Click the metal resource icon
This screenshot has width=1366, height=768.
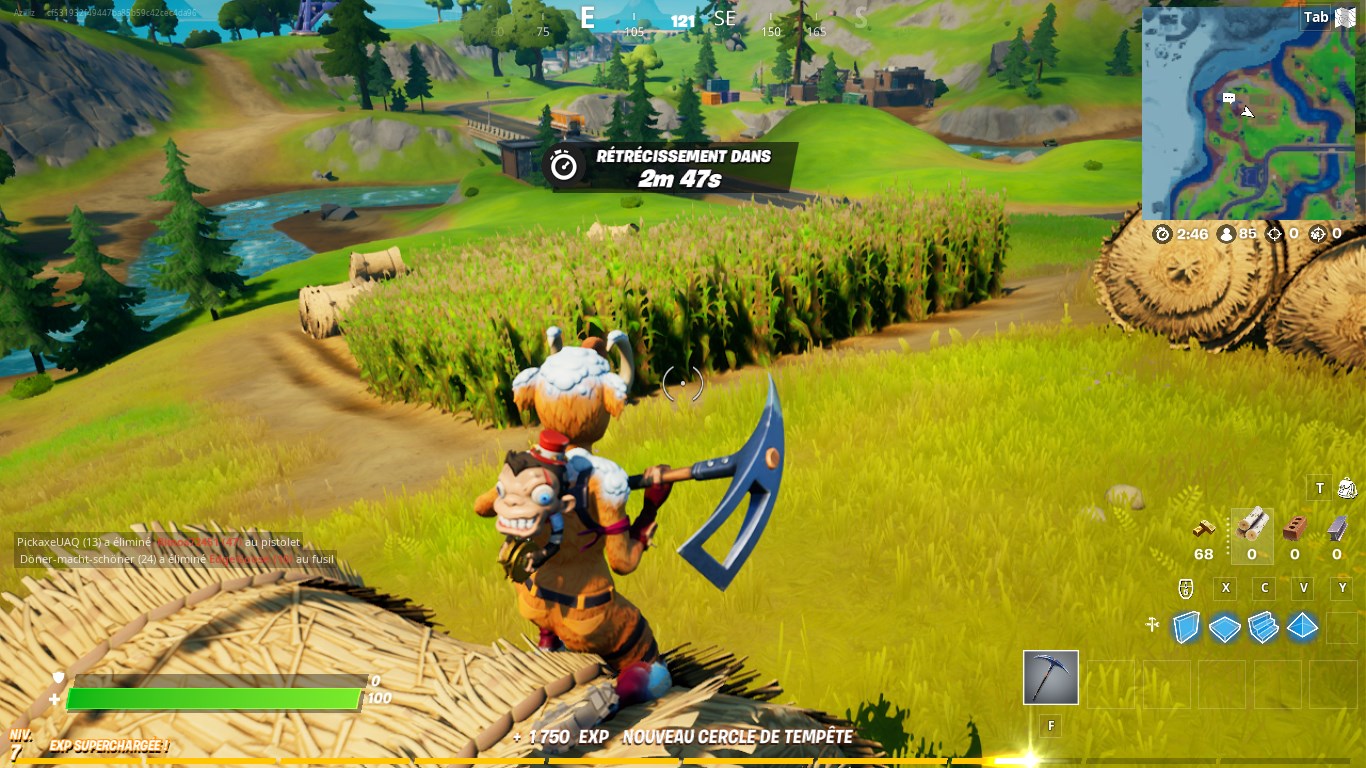(1336, 527)
